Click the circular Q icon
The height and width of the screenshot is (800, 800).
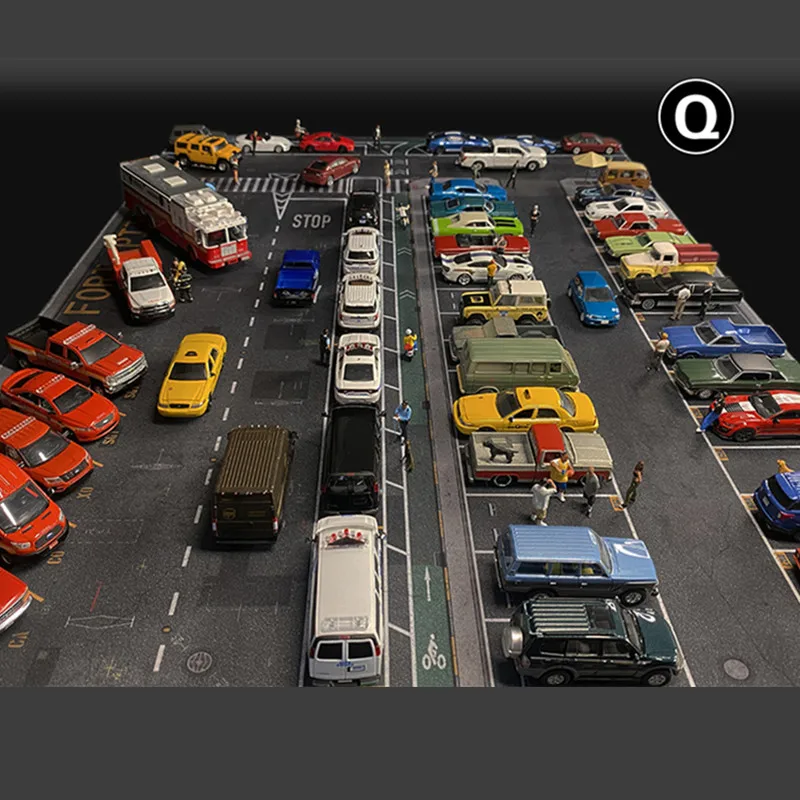[695, 117]
